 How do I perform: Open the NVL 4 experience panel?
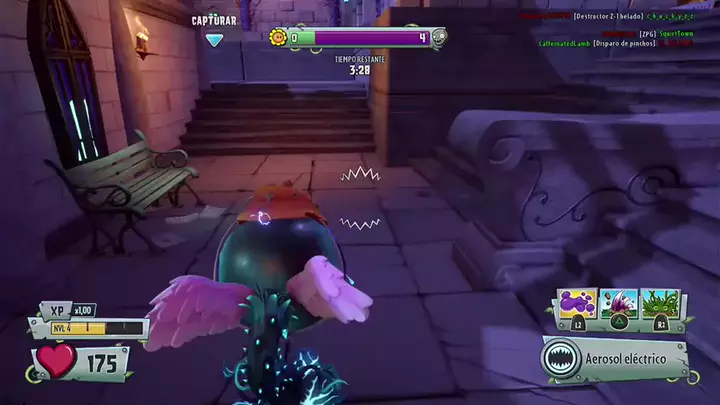[x=88, y=328]
